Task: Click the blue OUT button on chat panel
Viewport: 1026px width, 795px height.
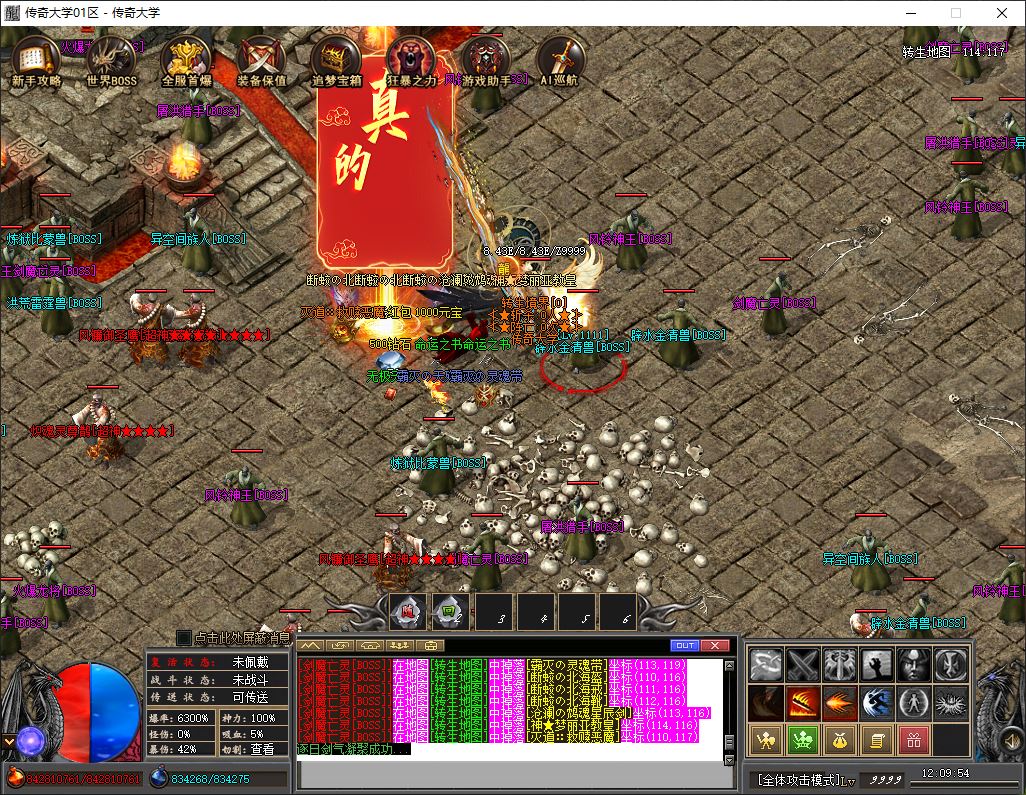Action: point(685,645)
